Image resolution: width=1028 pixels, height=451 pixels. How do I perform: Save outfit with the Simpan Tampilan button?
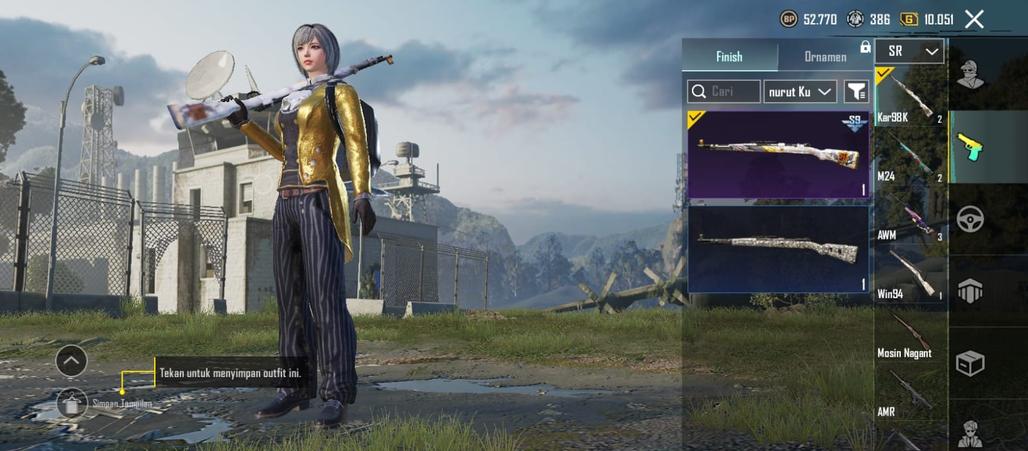click(72, 403)
